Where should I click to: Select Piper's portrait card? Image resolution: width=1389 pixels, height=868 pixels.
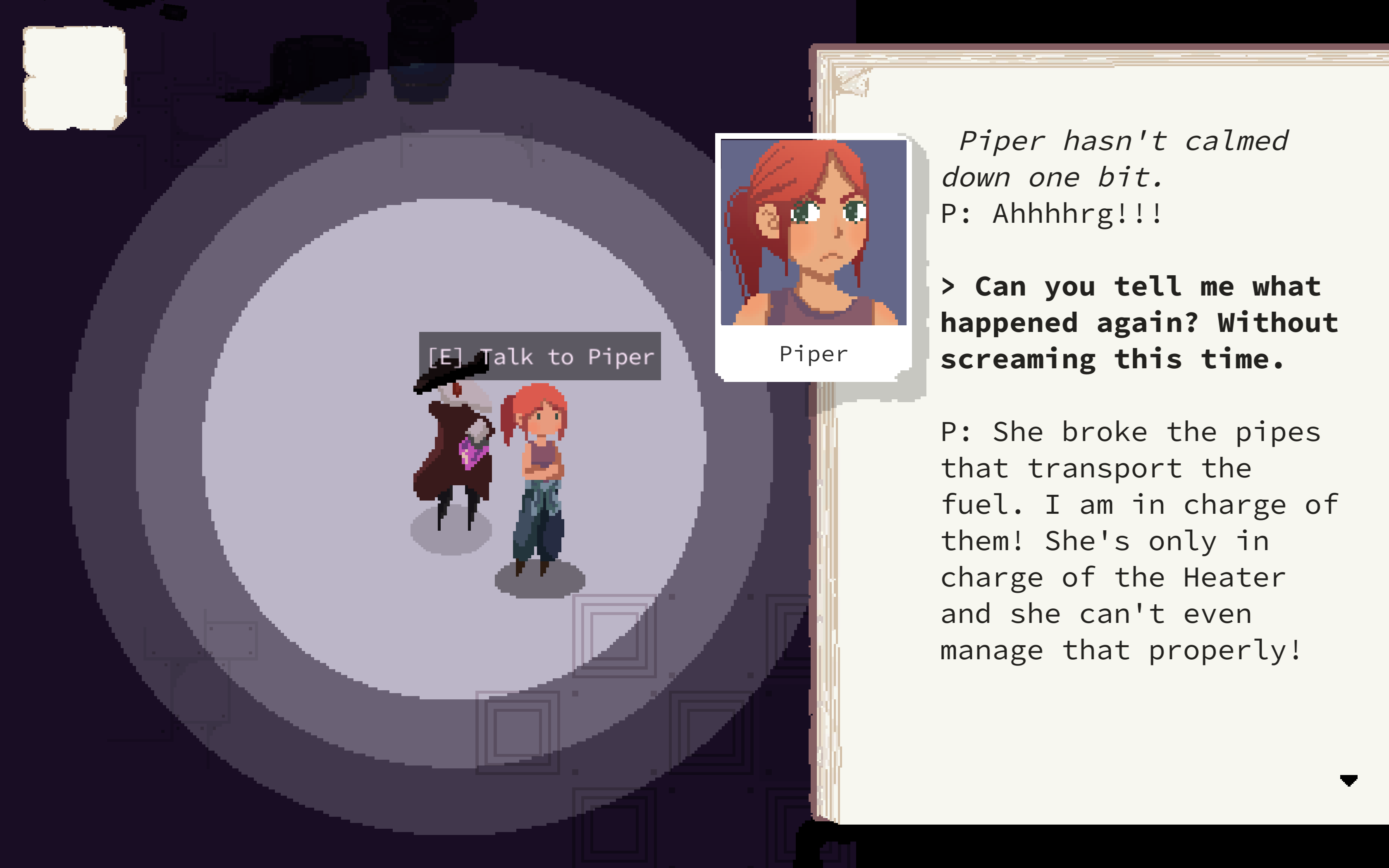[x=813, y=257]
